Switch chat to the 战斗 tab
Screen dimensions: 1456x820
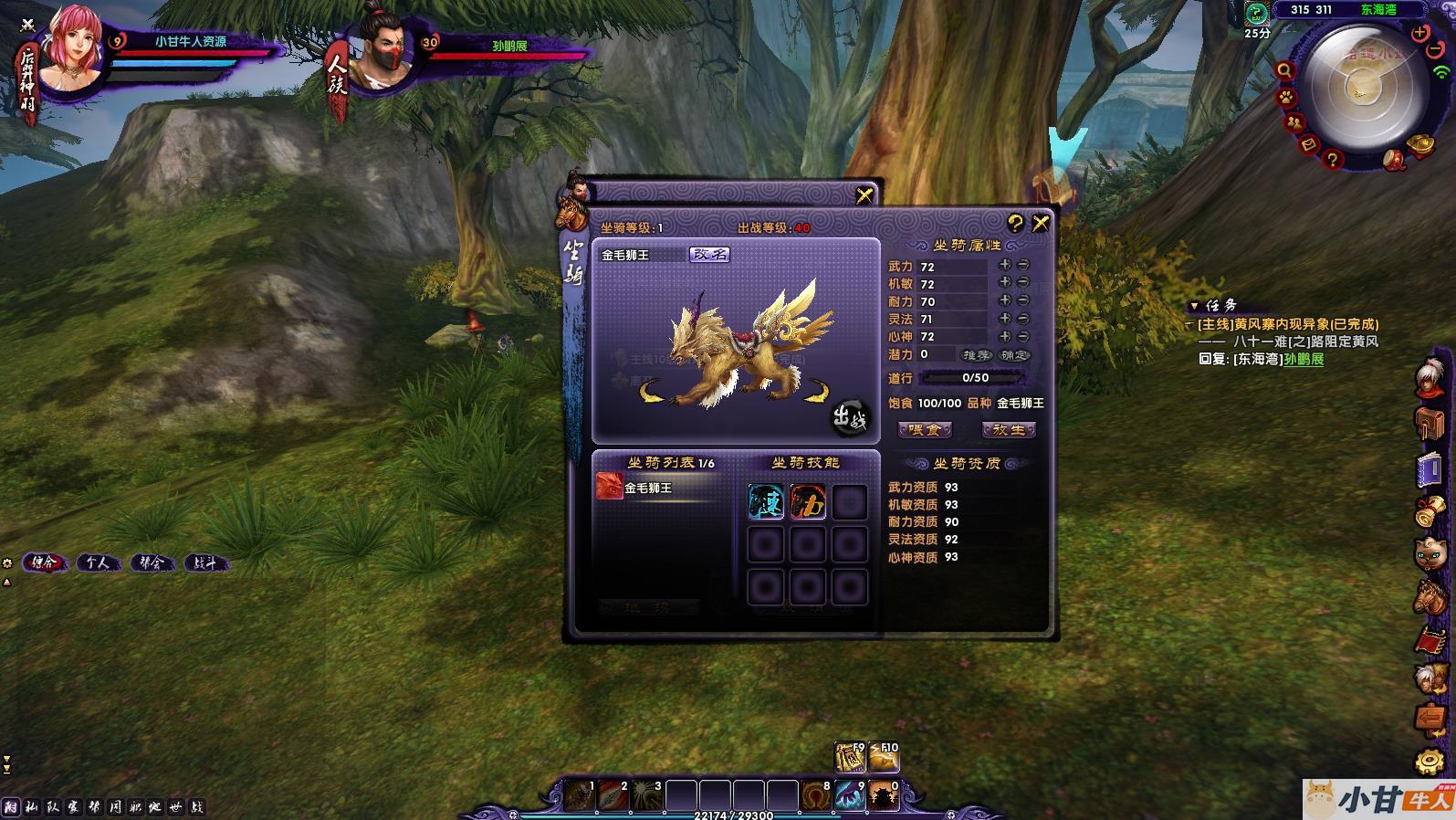[204, 563]
